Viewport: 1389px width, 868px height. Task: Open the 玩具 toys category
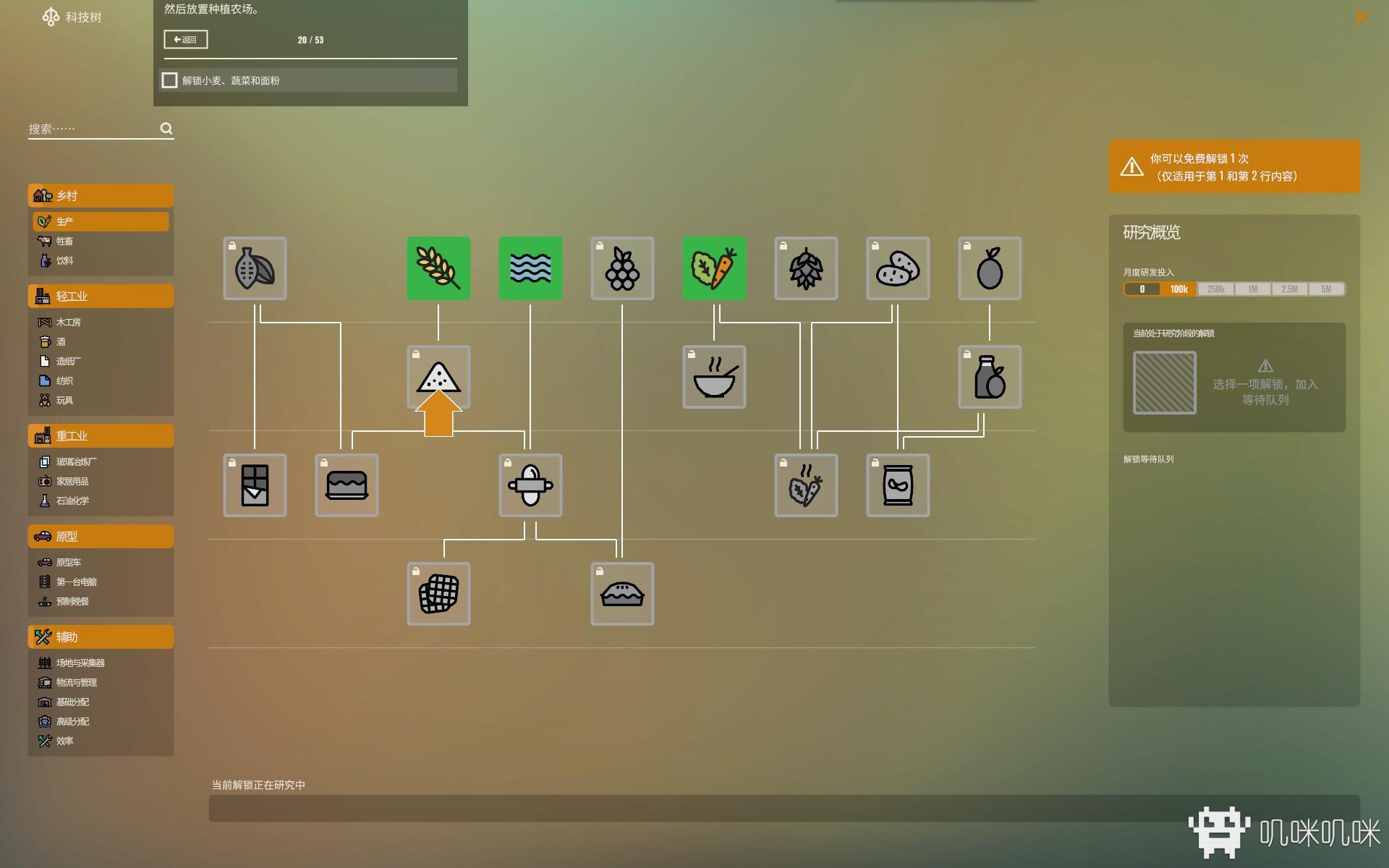[x=65, y=400]
